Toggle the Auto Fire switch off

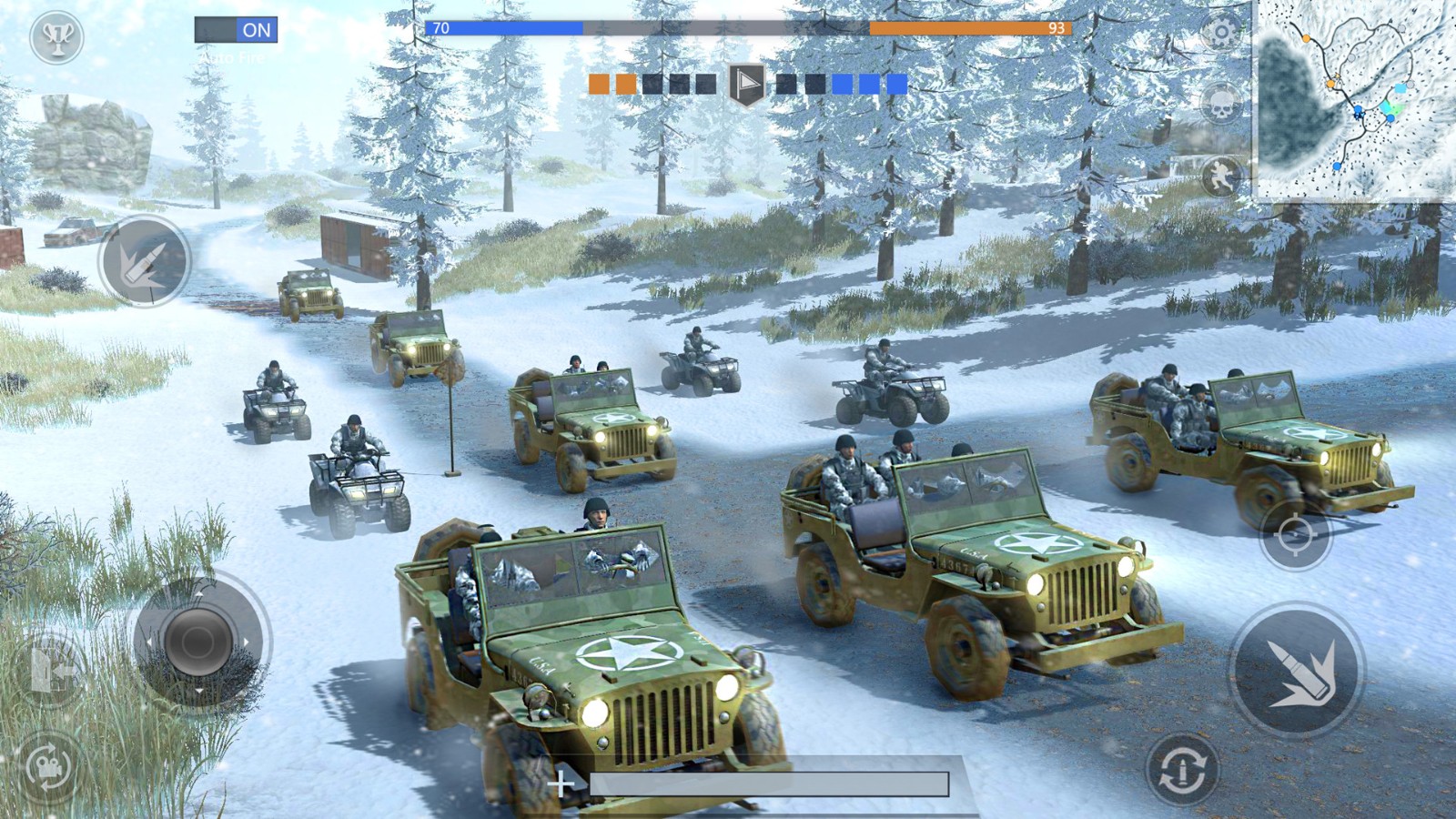[x=236, y=30]
